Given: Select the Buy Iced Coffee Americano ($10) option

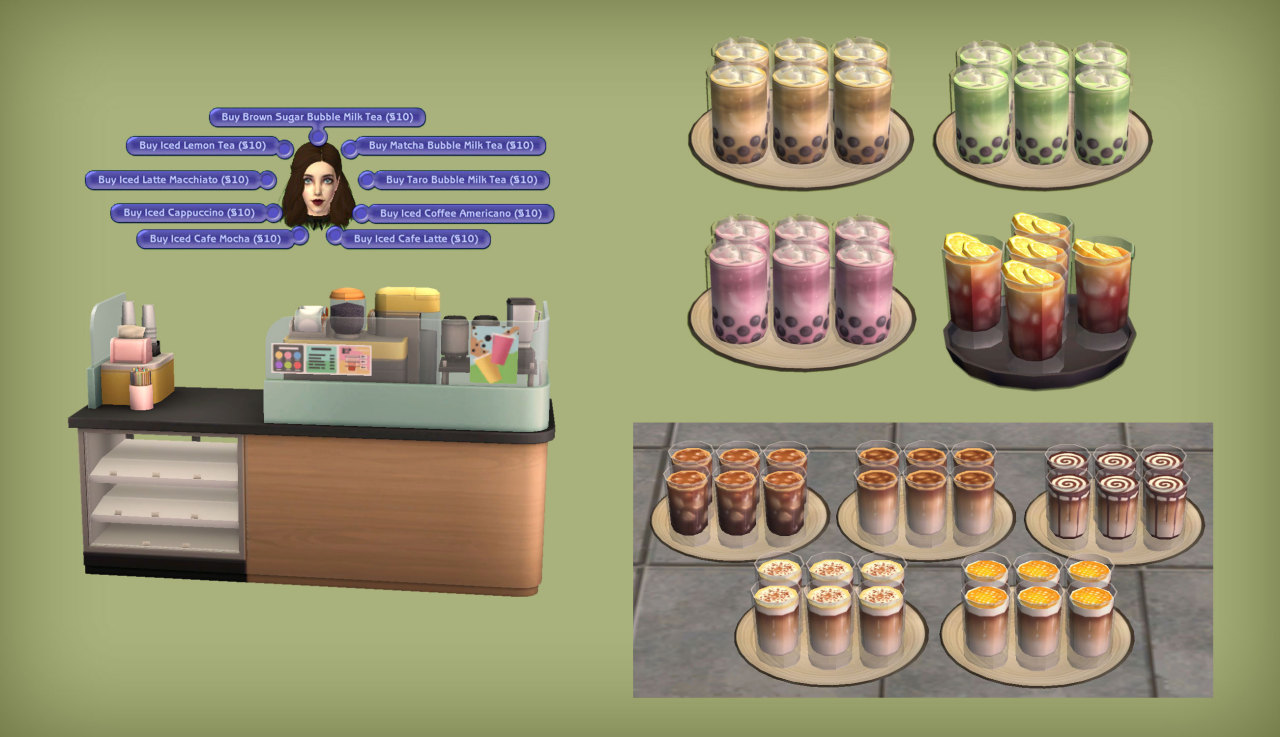Looking at the screenshot, I should pos(463,214).
